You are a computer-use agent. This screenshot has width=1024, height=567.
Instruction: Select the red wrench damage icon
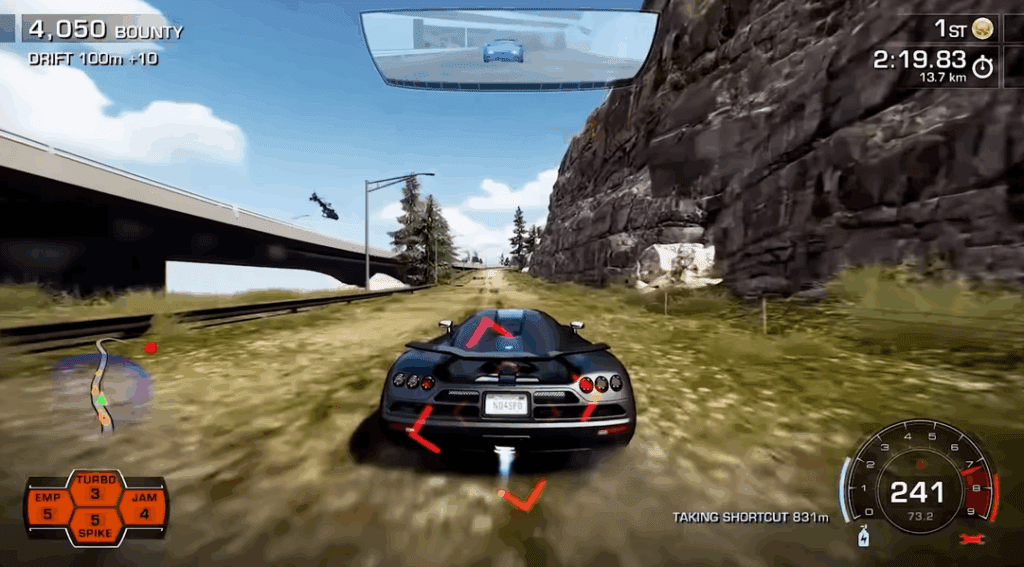968,540
